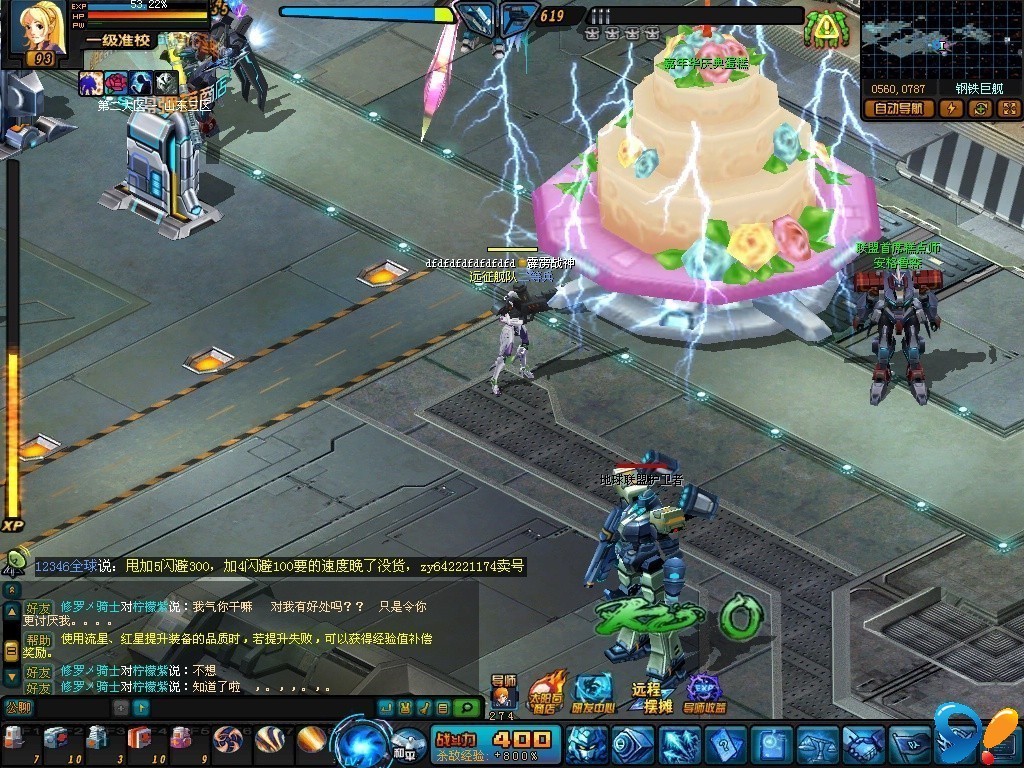Click the lightning bolt button under minimap
The height and width of the screenshot is (768, 1024).
951,109
